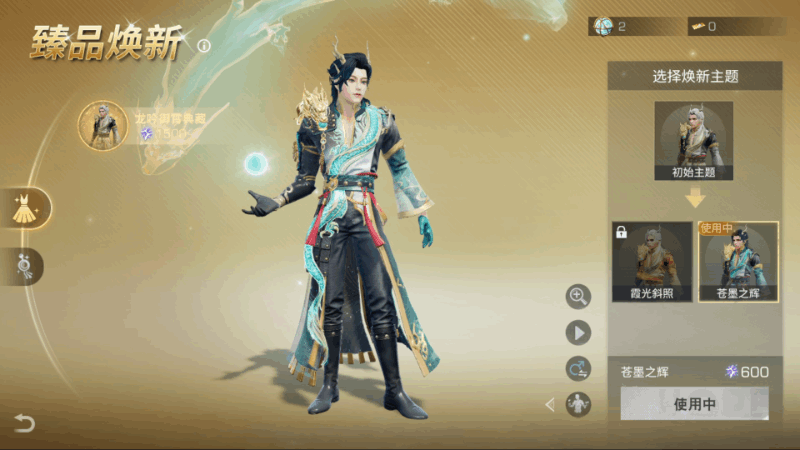Open the info icon beside 臻品焕新

[x=204, y=46]
